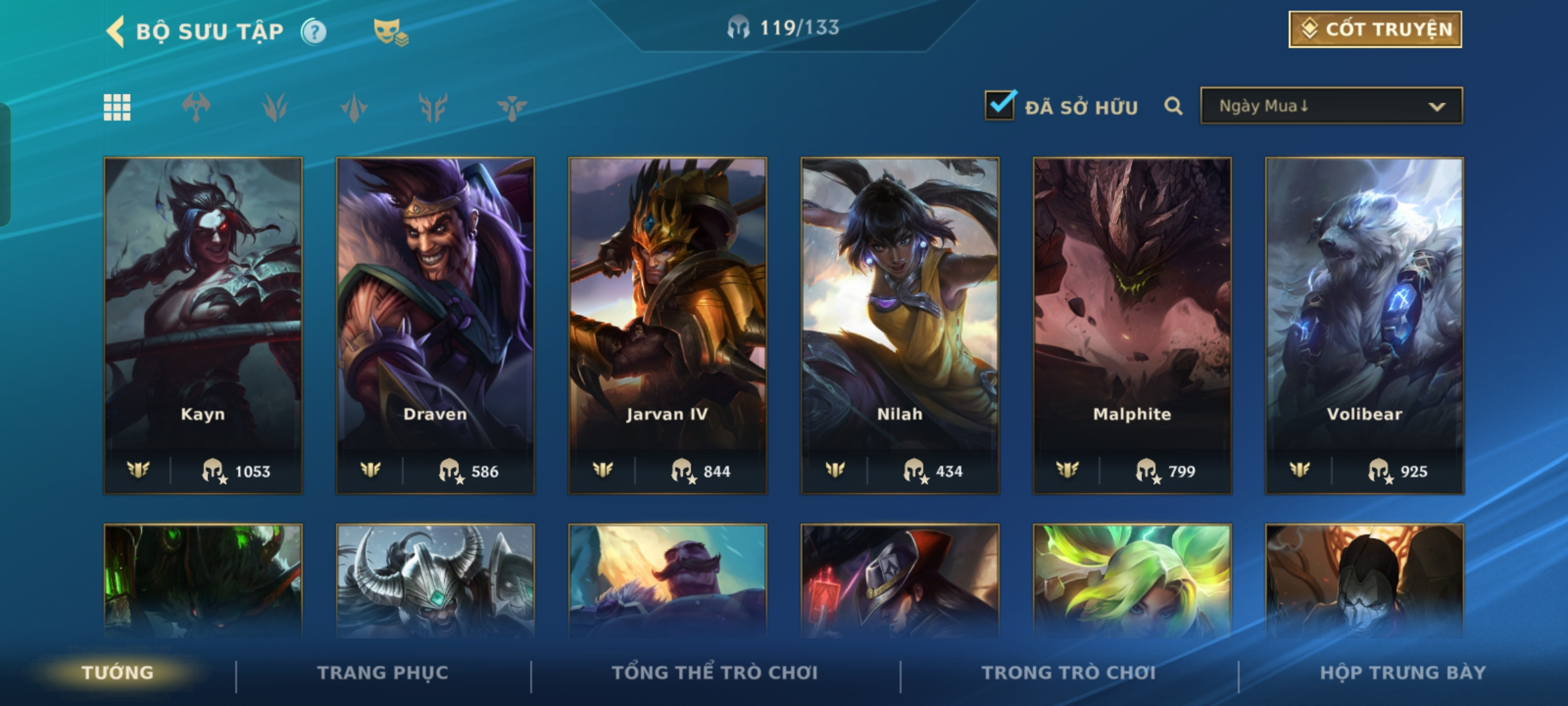
Task: Switch to Tổng Thể Trò Chơi tab
Action: [715, 673]
